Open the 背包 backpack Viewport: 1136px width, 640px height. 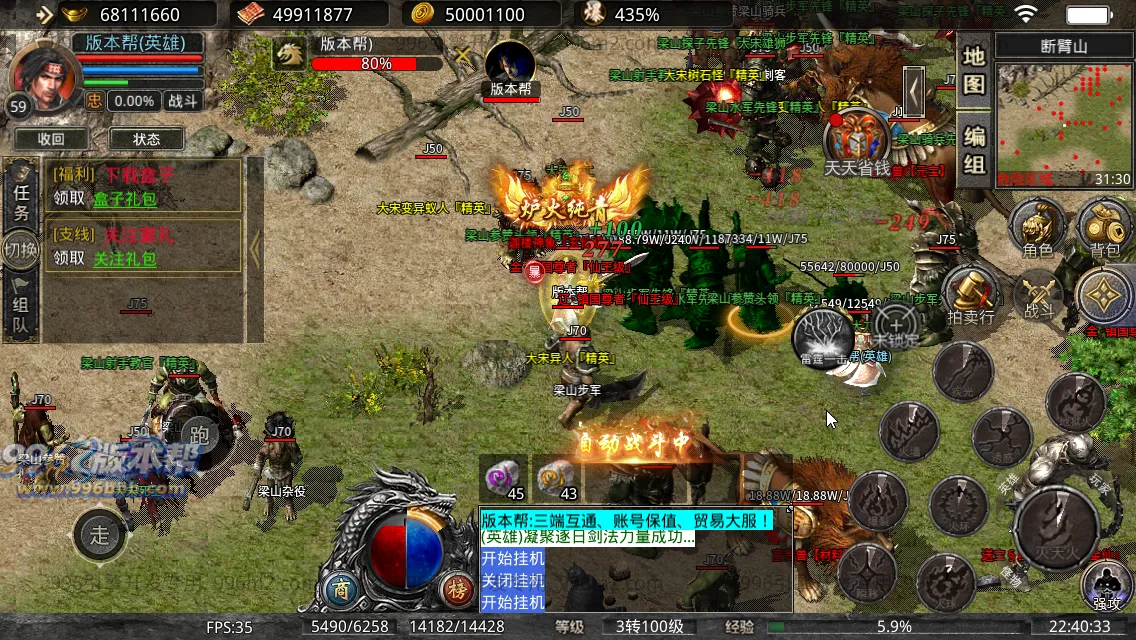(1104, 227)
